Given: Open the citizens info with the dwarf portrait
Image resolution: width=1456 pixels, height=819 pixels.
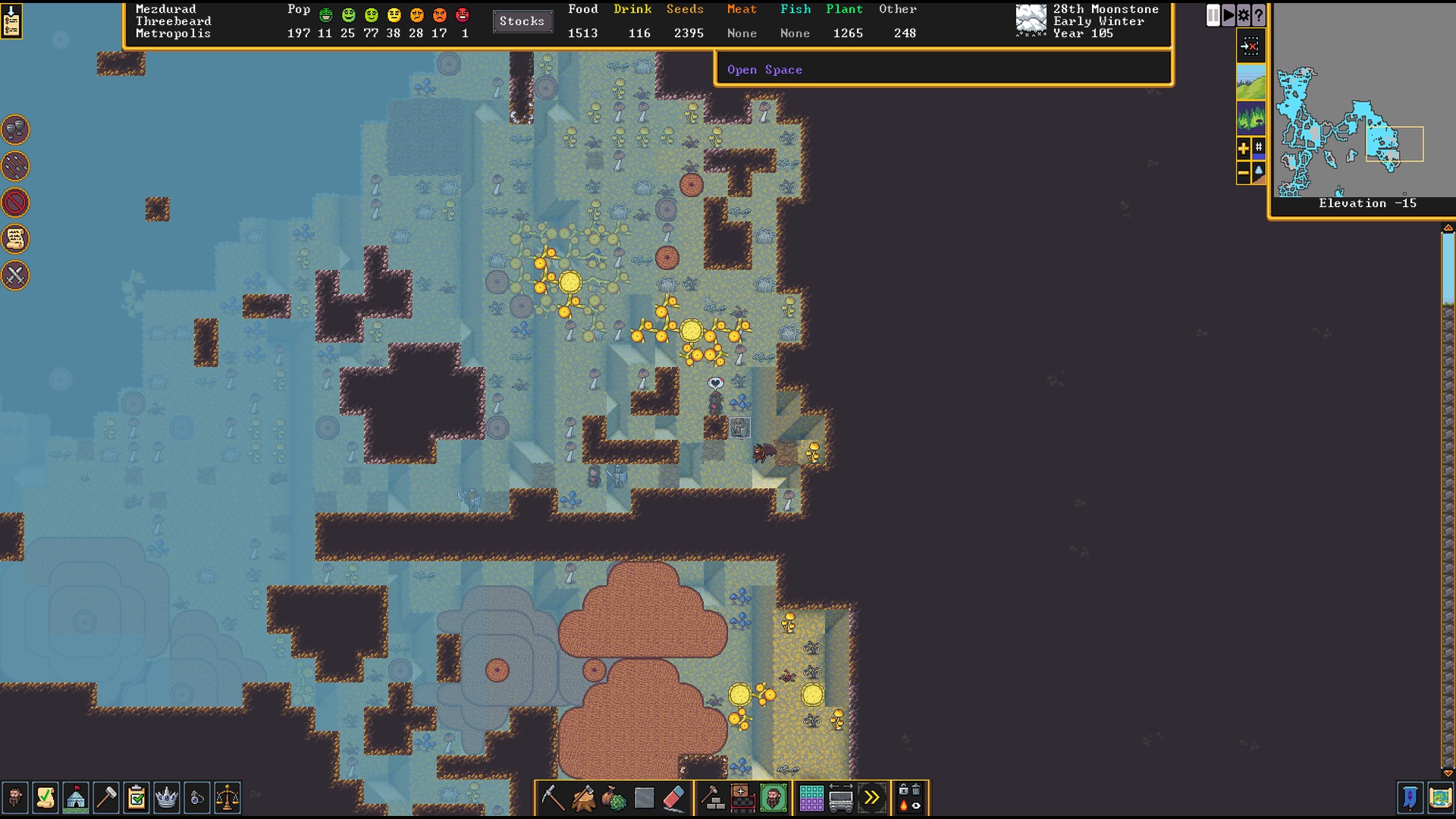Looking at the screenshot, I should click(14, 798).
